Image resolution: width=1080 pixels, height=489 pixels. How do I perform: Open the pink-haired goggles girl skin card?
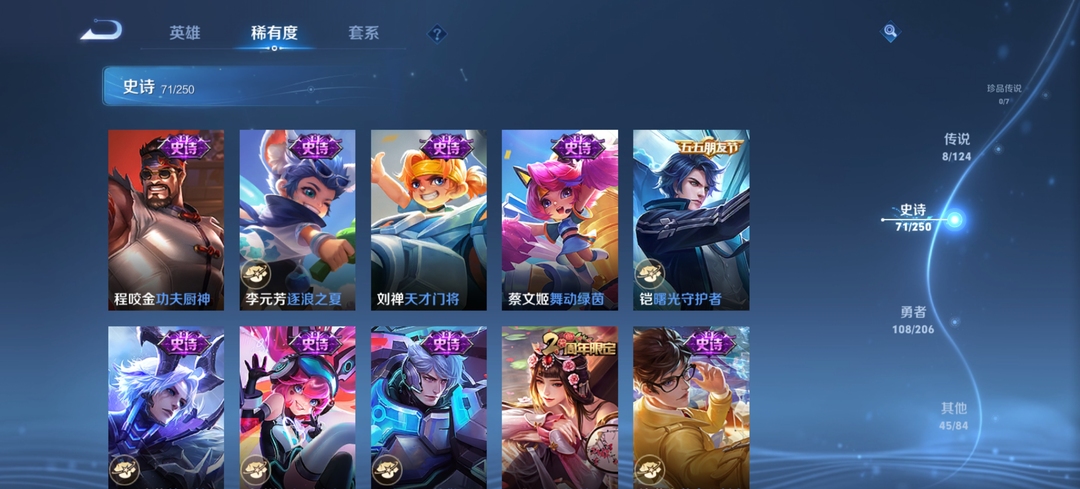pyautogui.click(x=297, y=407)
